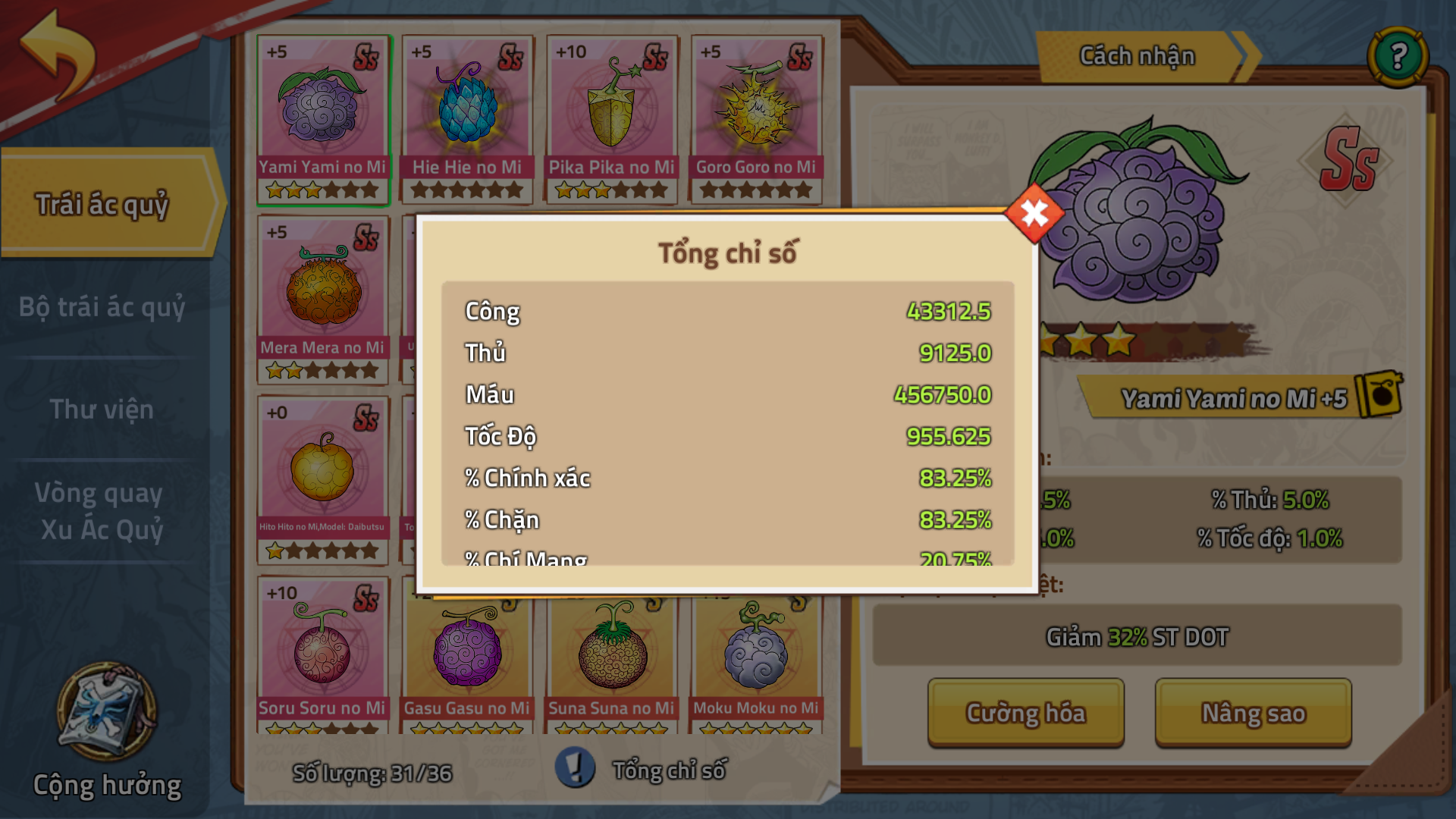Open the Bộ trái ác quỷ tab
The image size is (1456, 819).
[x=102, y=307]
